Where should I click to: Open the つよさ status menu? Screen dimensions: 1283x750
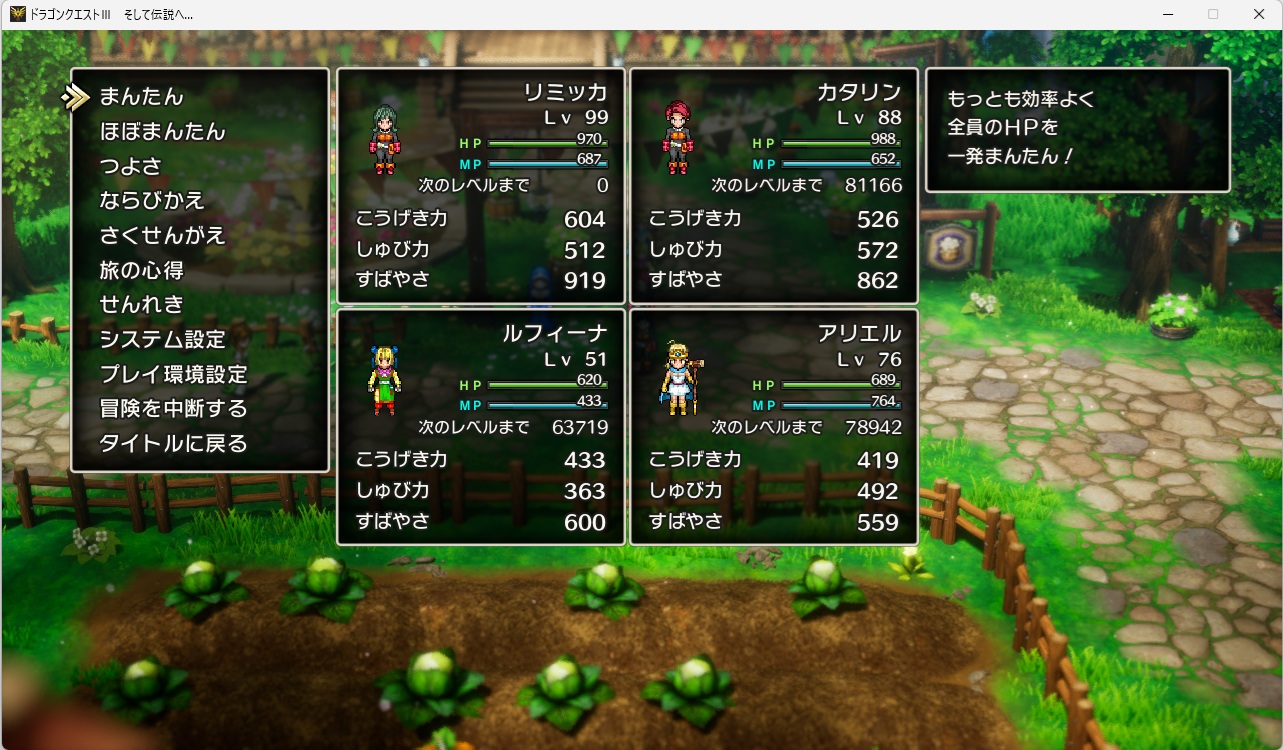pyautogui.click(x=131, y=166)
